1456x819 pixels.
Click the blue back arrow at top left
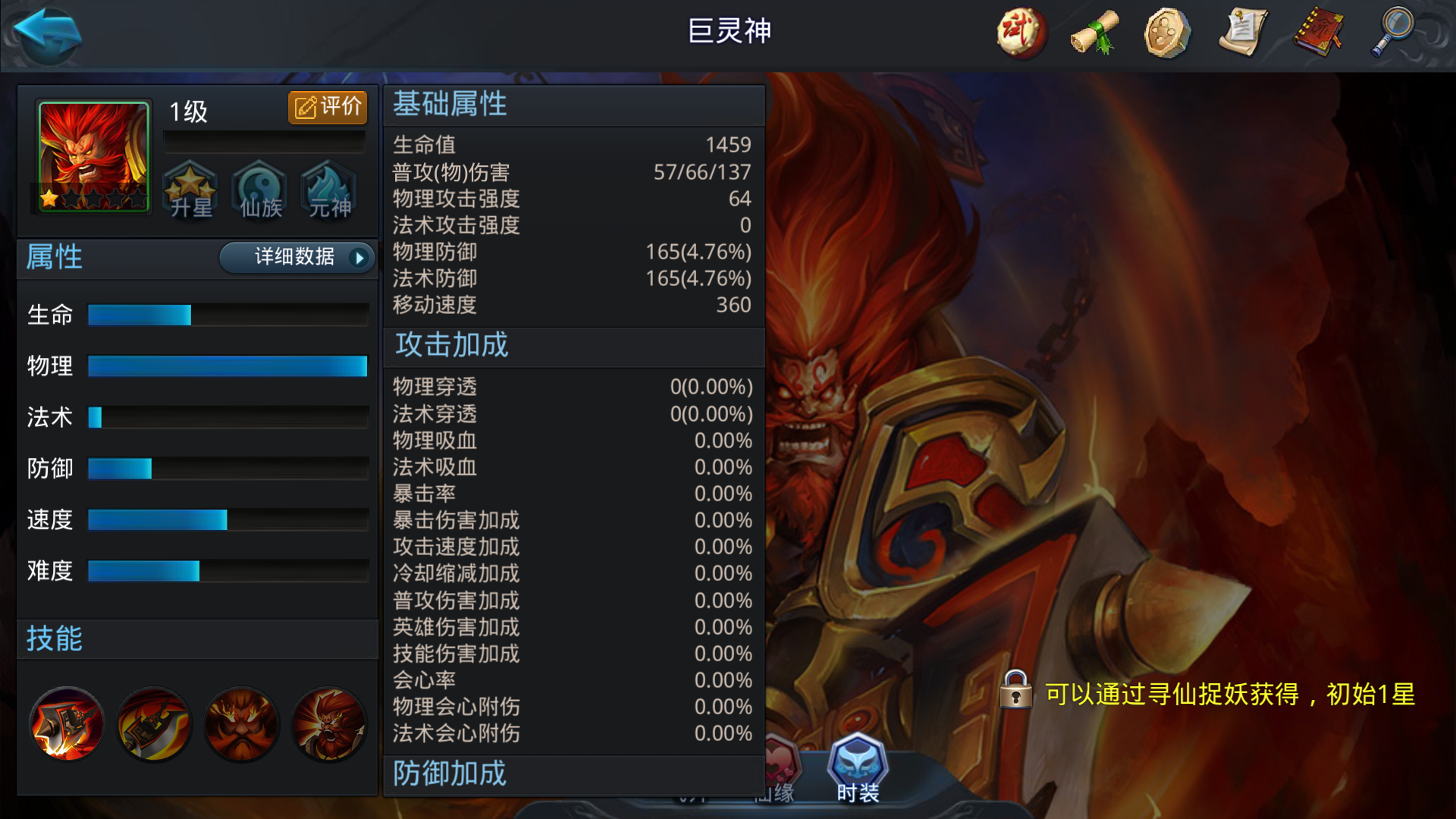(x=45, y=35)
